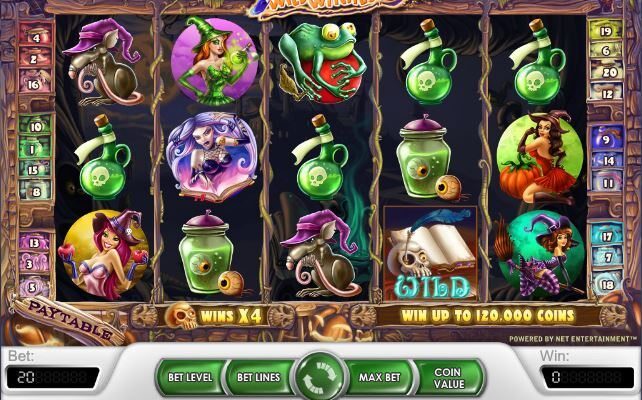Image resolution: width=642 pixels, height=400 pixels.
Task: Choose payline number 10
Action: tap(35, 128)
